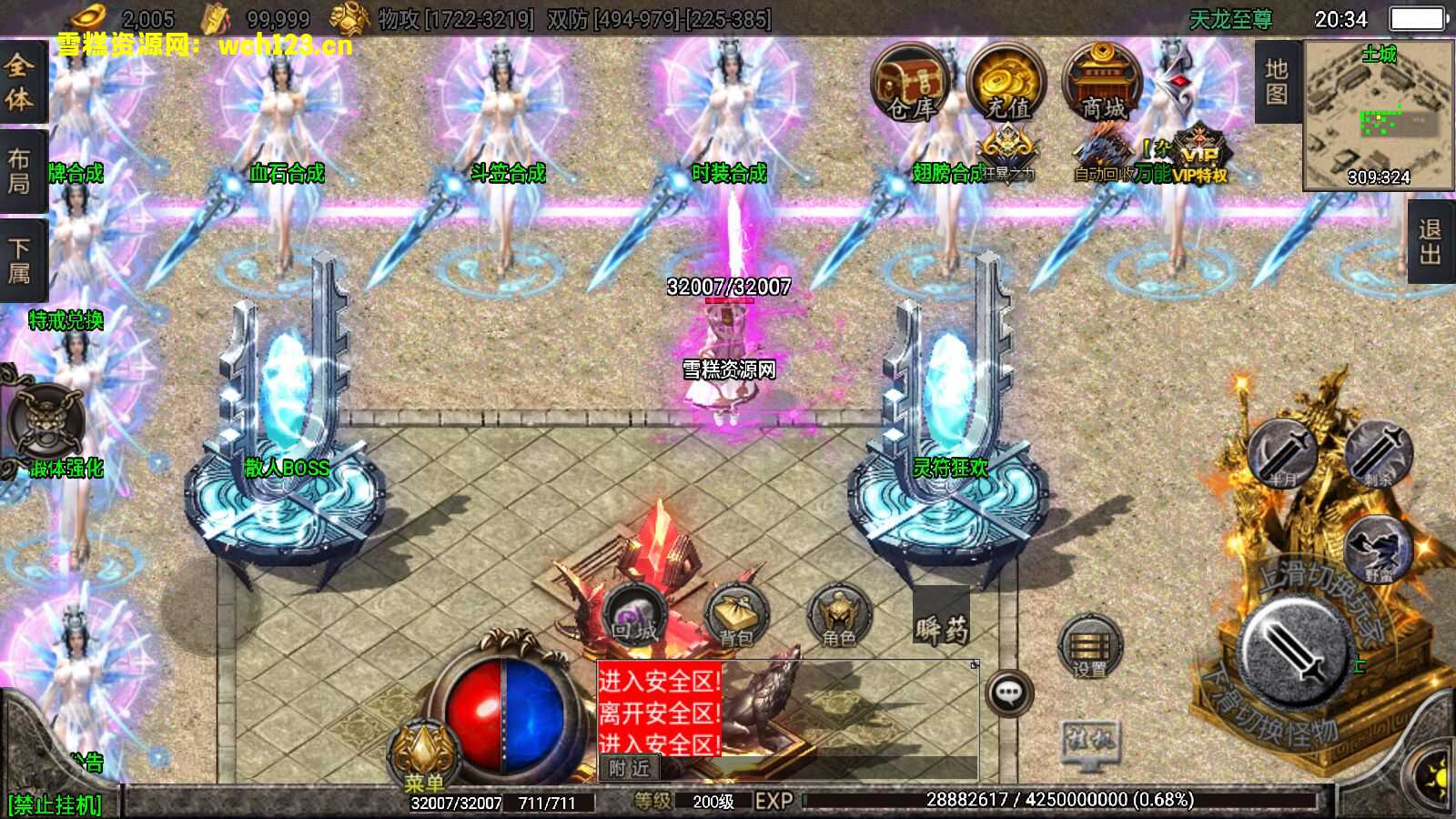Open the 背包 backpack
The height and width of the screenshot is (819, 1456).
[737, 617]
